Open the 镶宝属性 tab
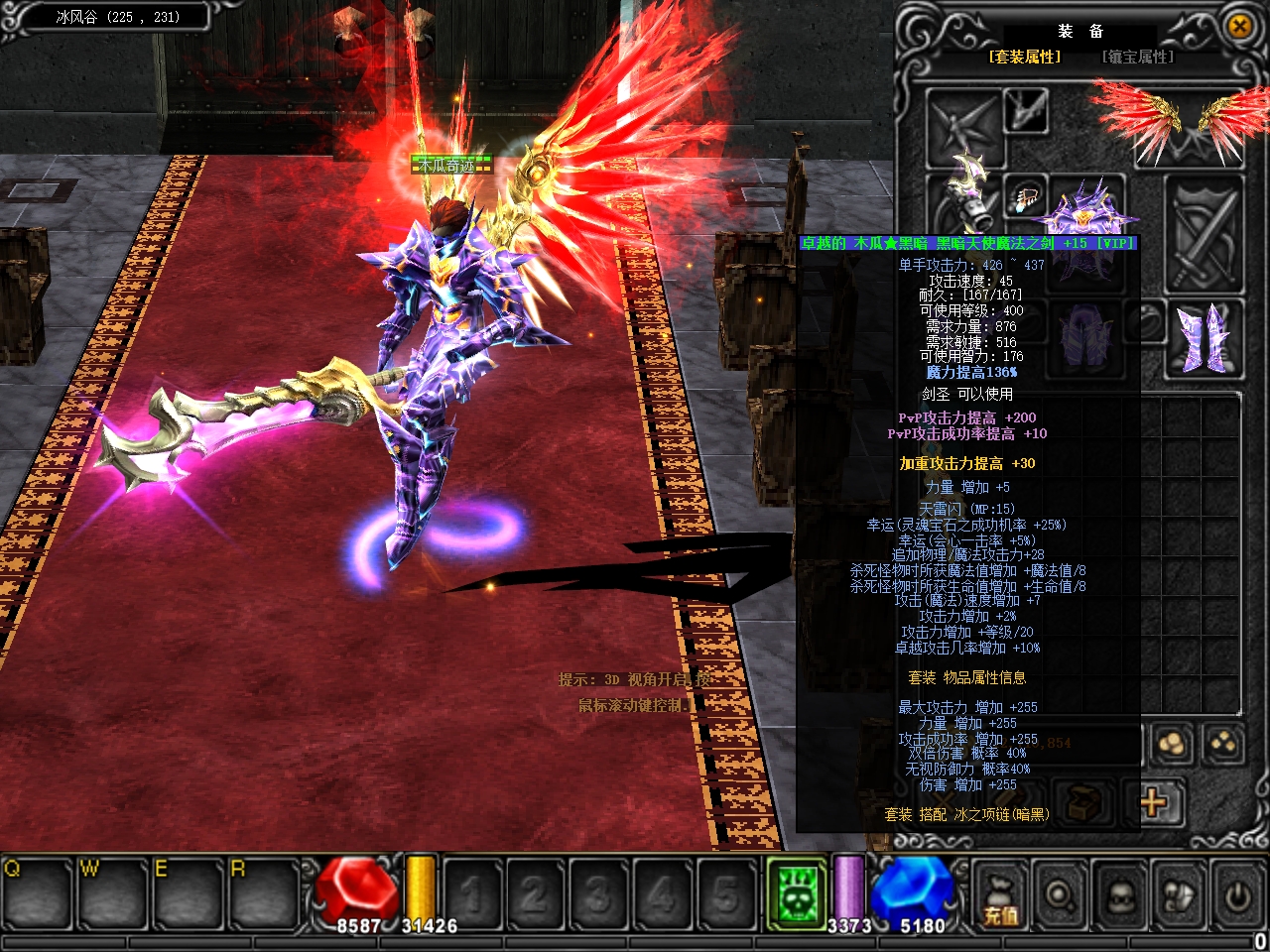This screenshot has width=1270, height=952. [1137, 58]
